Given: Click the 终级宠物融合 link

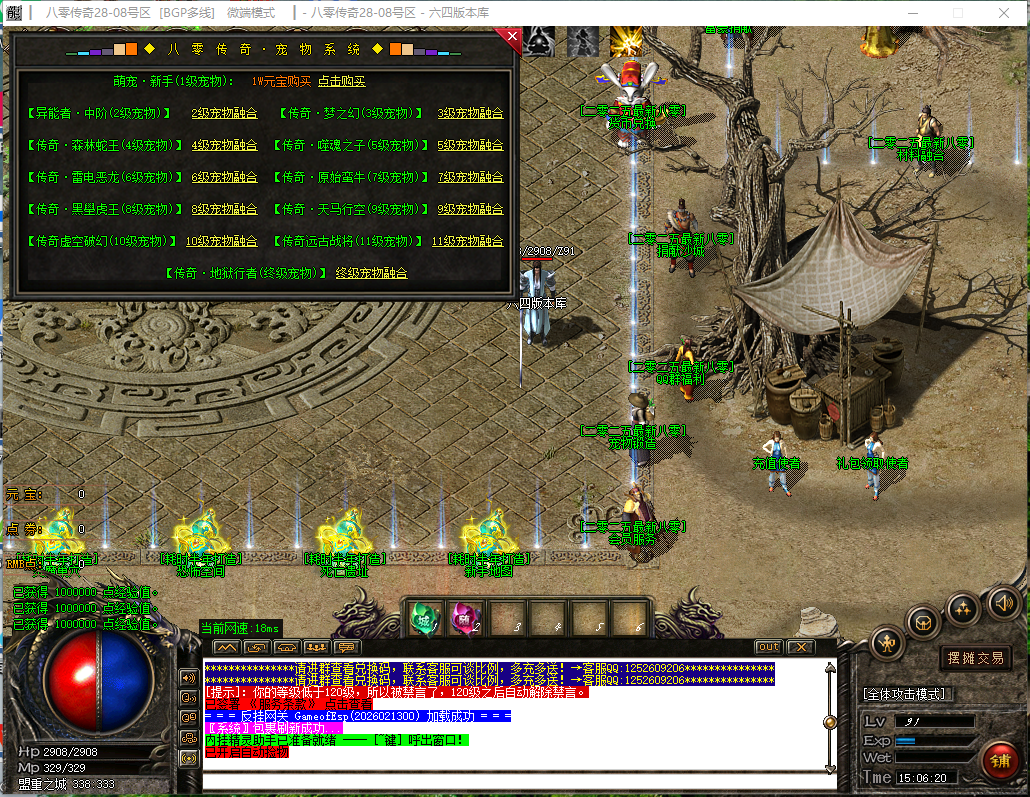Looking at the screenshot, I should point(371,273).
